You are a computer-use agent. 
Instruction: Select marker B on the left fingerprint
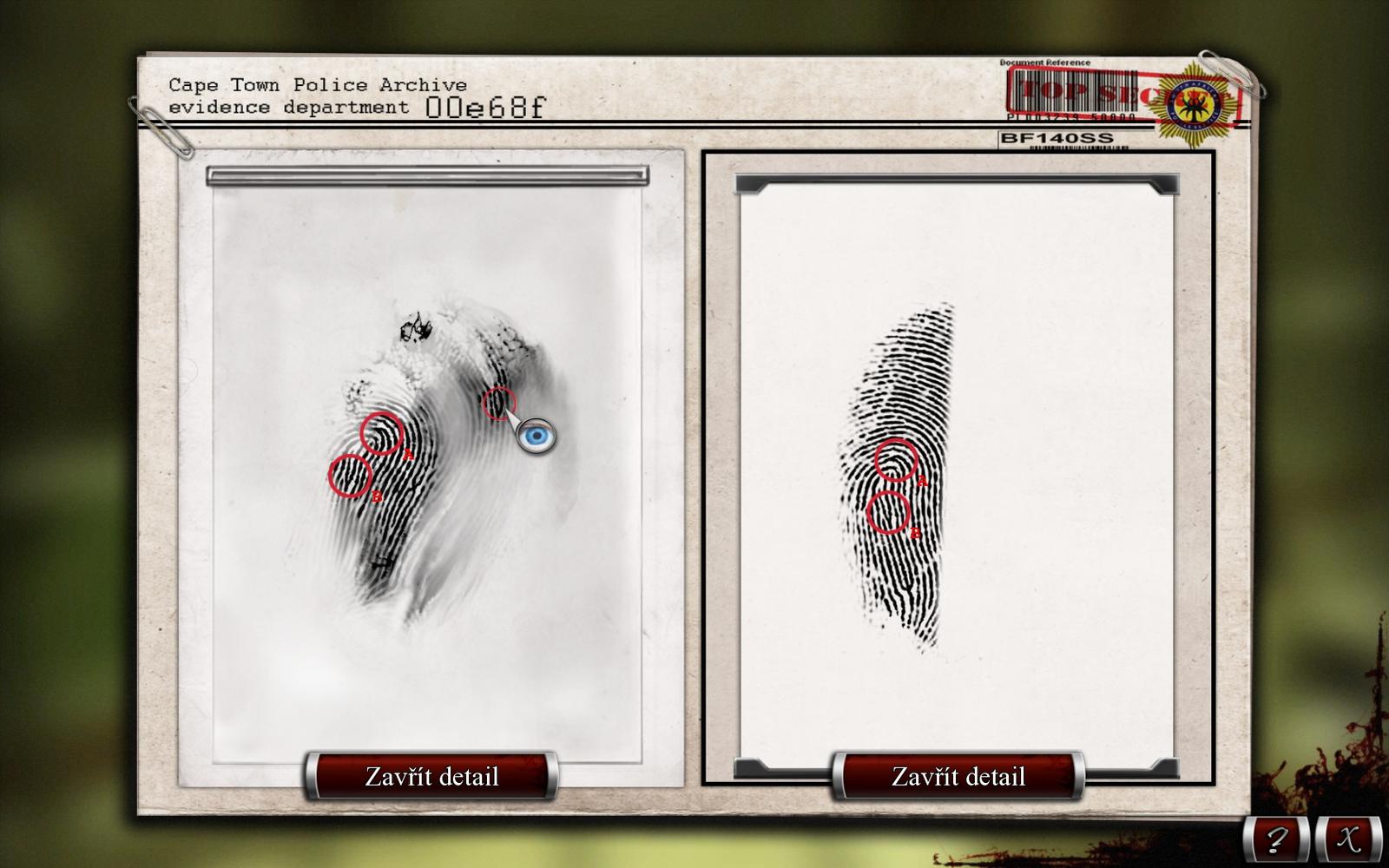pos(351,477)
